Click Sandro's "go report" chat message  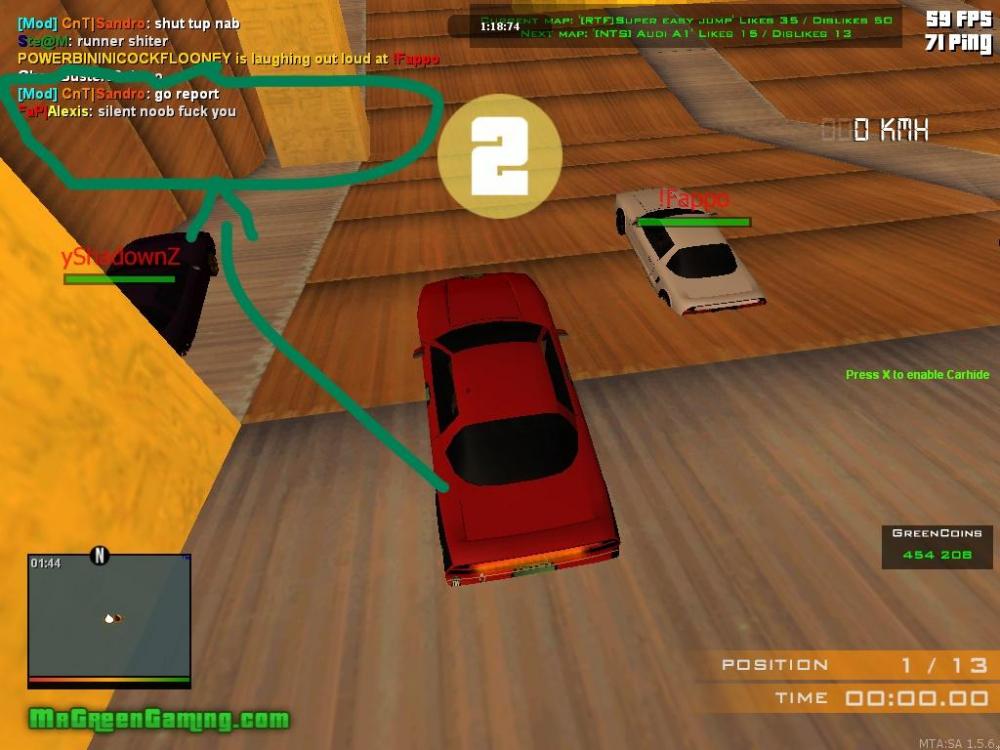pyautogui.click(x=119, y=94)
